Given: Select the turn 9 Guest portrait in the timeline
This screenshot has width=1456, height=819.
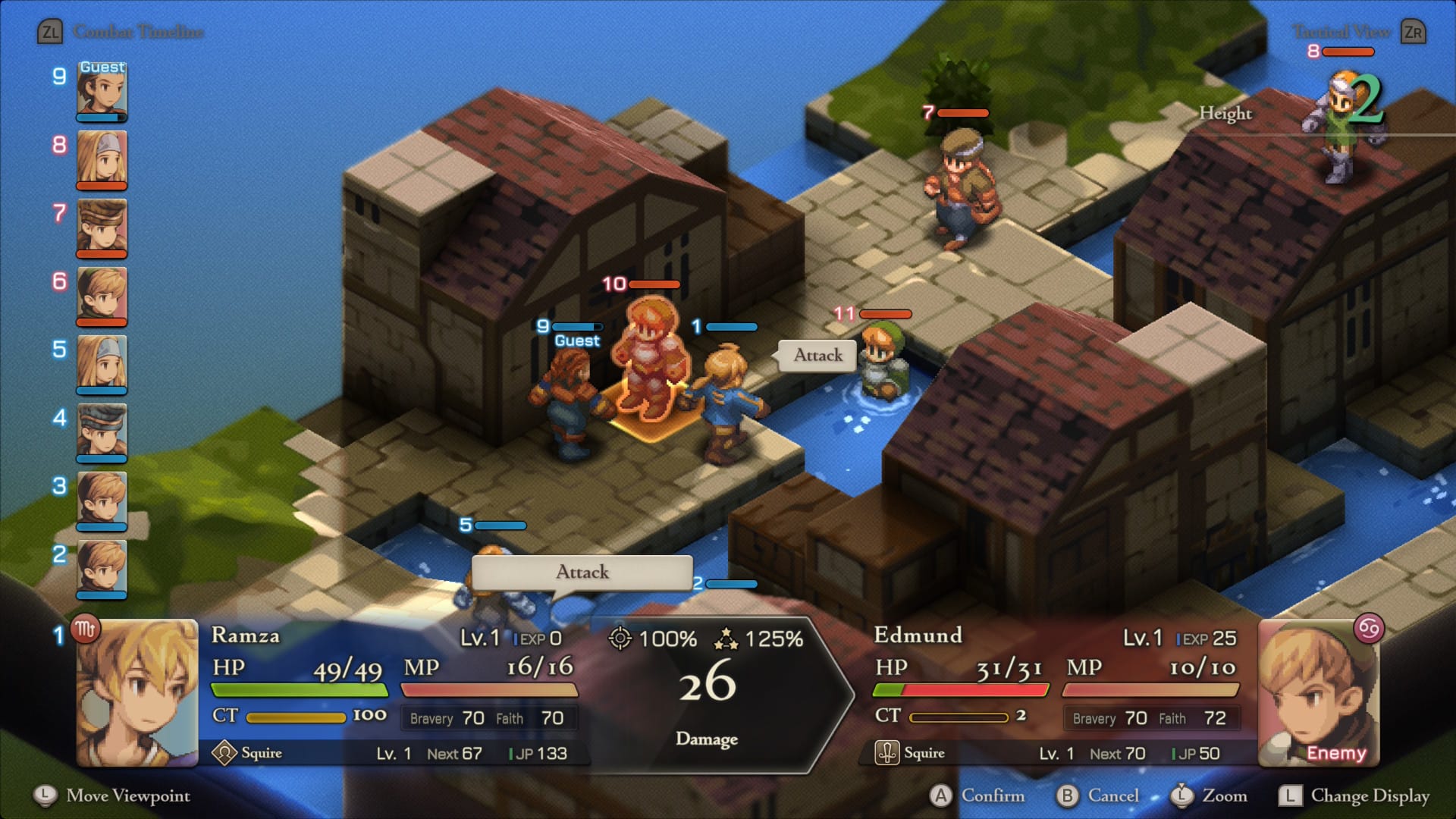Looking at the screenshot, I should (x=102, y=91).
